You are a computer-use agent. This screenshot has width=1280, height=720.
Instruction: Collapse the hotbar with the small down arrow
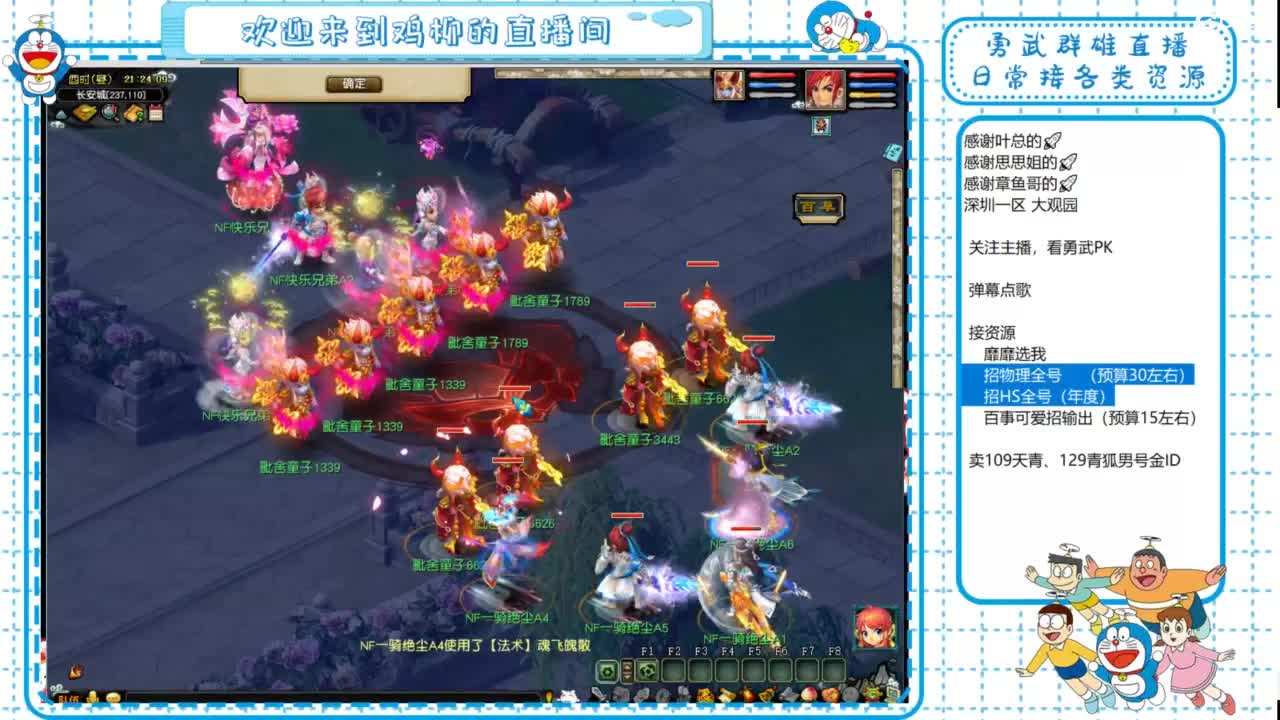[x=627, y=675]
